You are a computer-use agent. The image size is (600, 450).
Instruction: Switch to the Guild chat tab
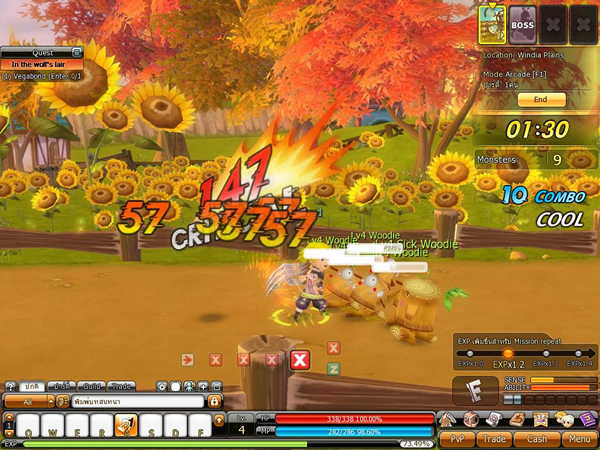pos(93,386)
